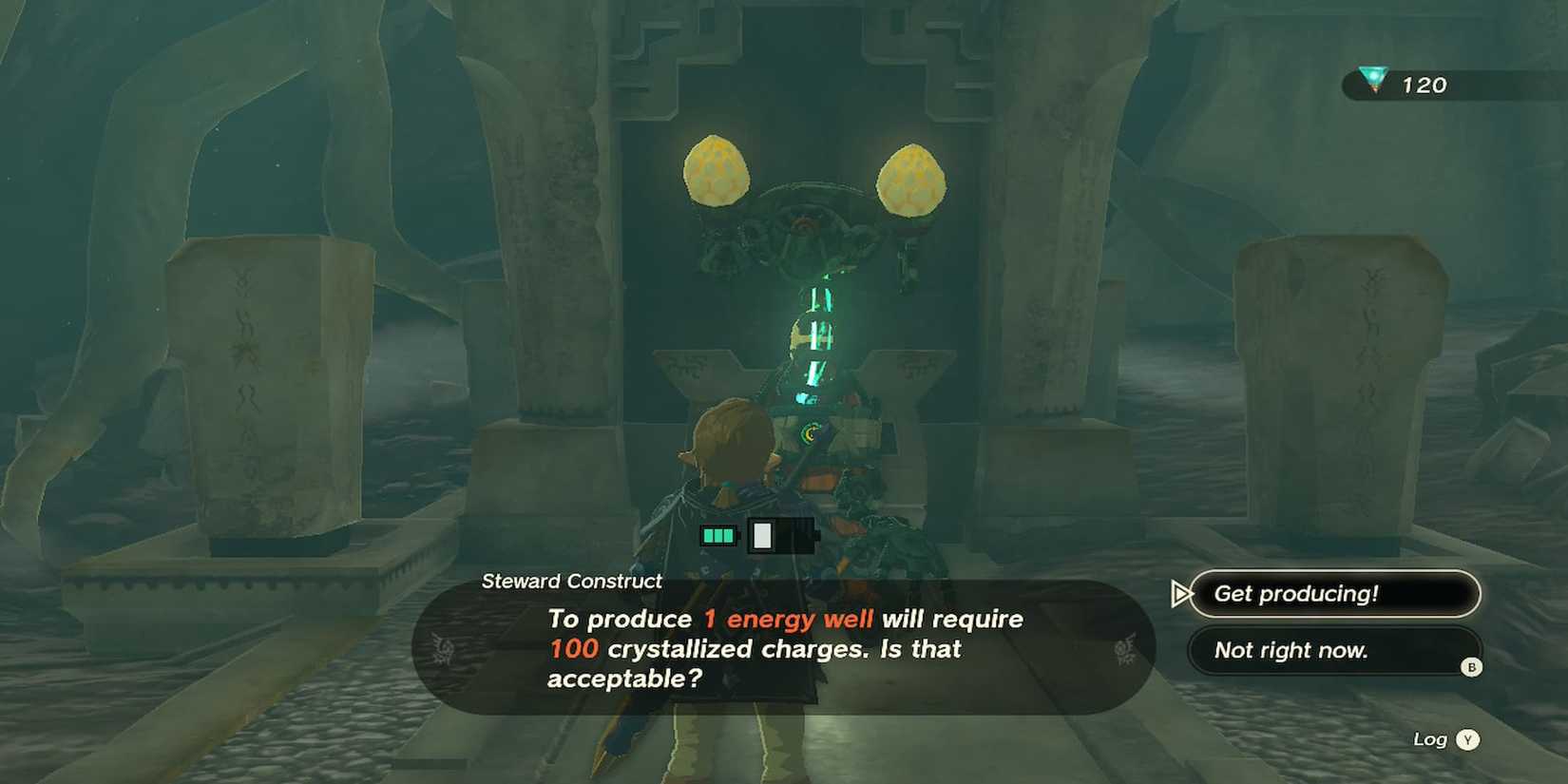
Task: Click the selection arrow cursor beside Get producing
Action: (x=1181, y=594)
